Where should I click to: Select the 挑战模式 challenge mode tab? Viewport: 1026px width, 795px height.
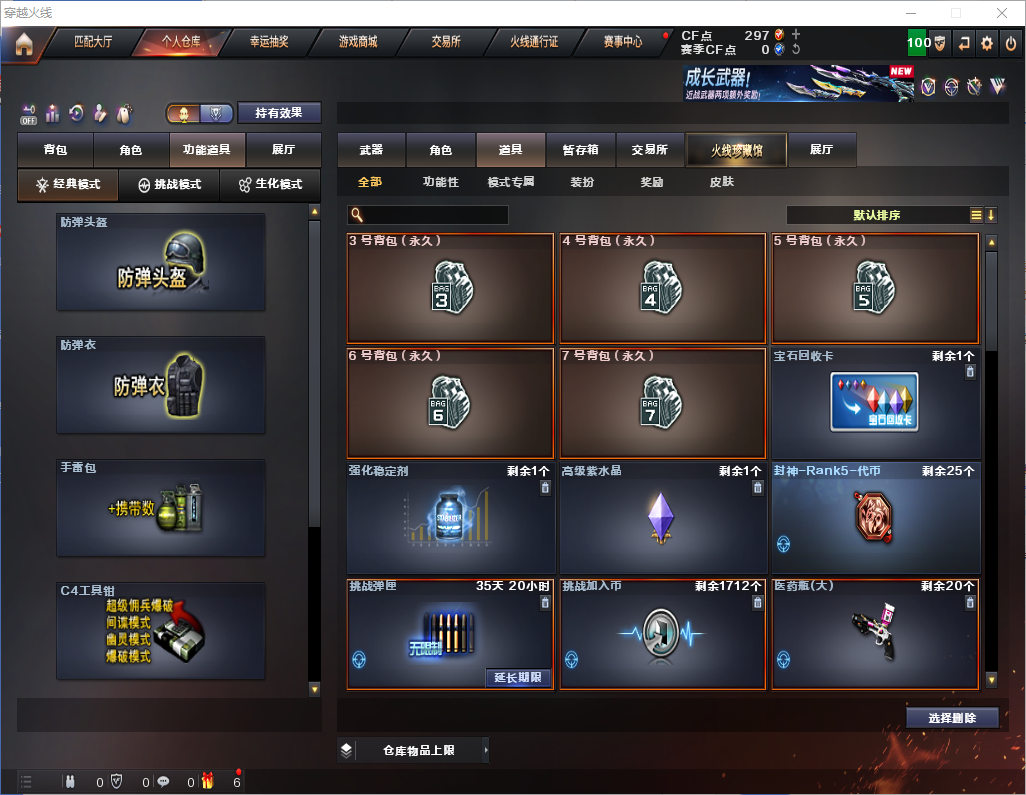pyautogui.click(x=169, y=185)
